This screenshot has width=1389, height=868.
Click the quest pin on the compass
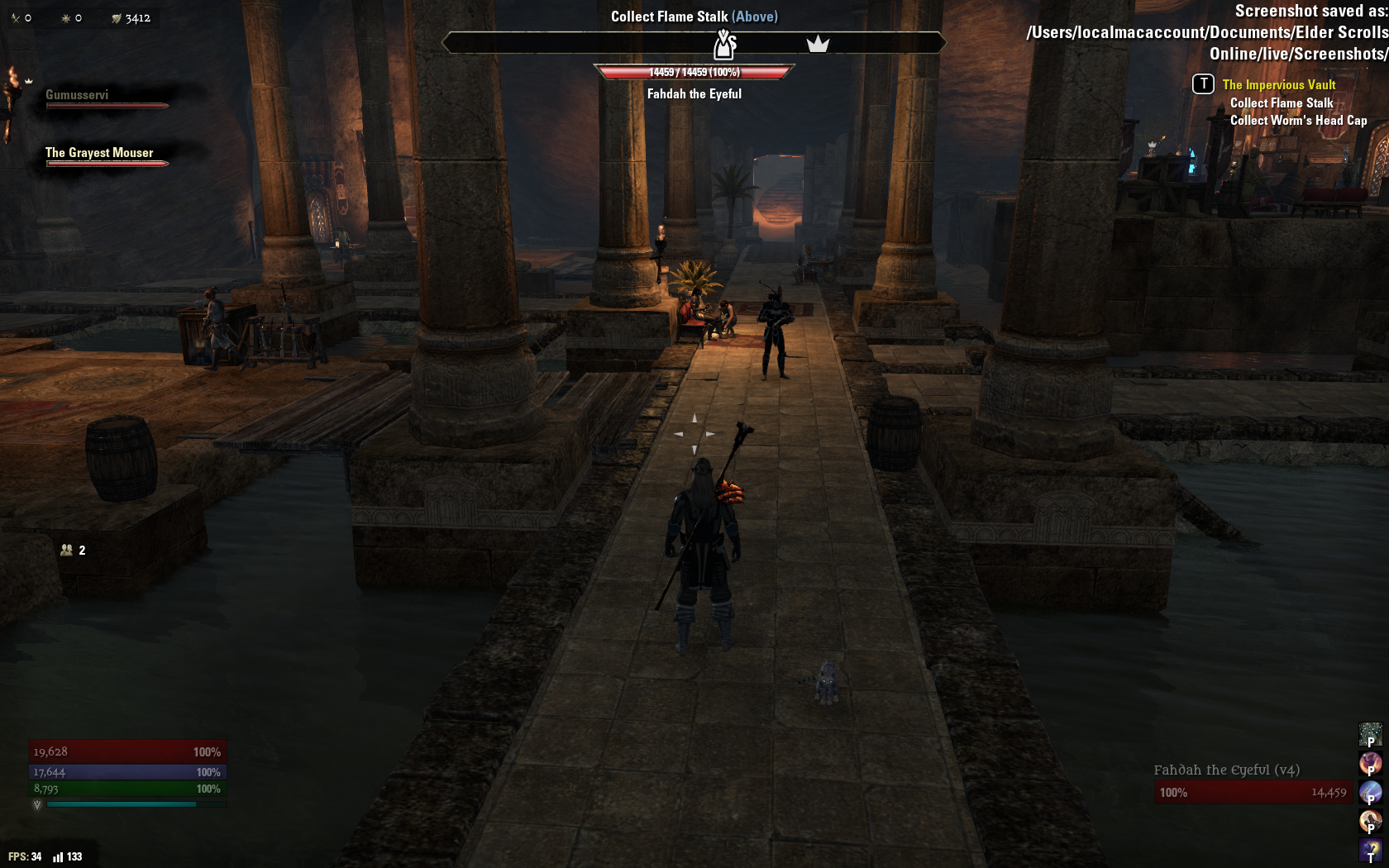point(724,44)
